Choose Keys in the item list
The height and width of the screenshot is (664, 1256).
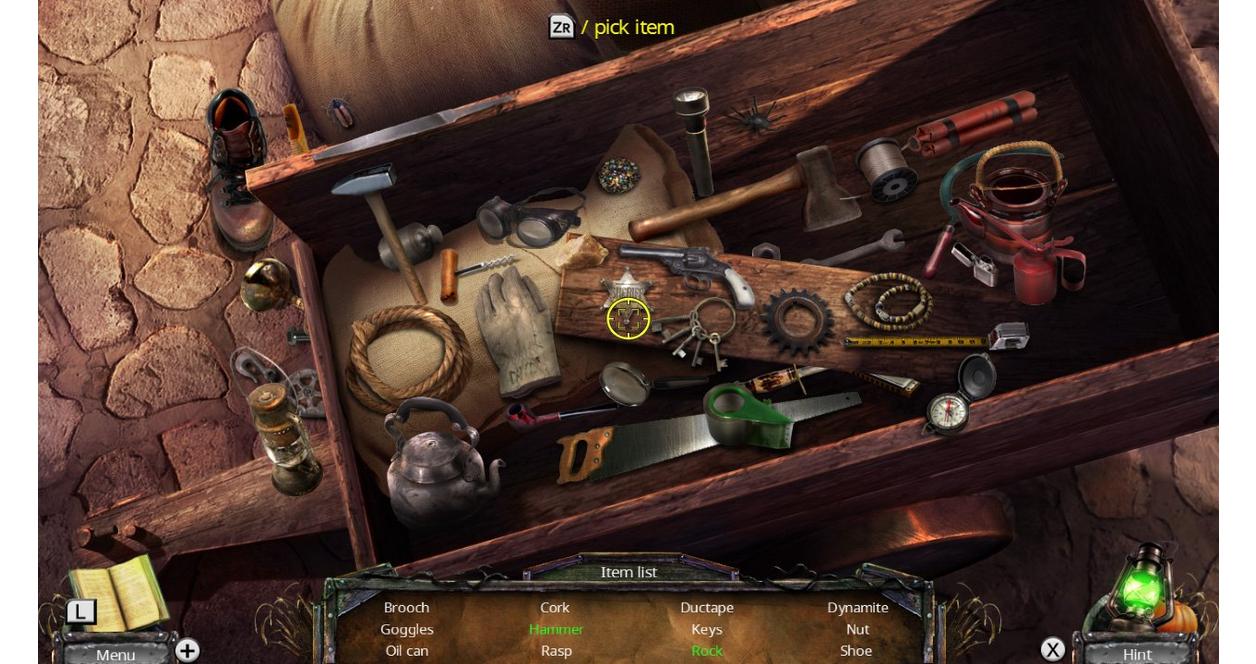707,629
